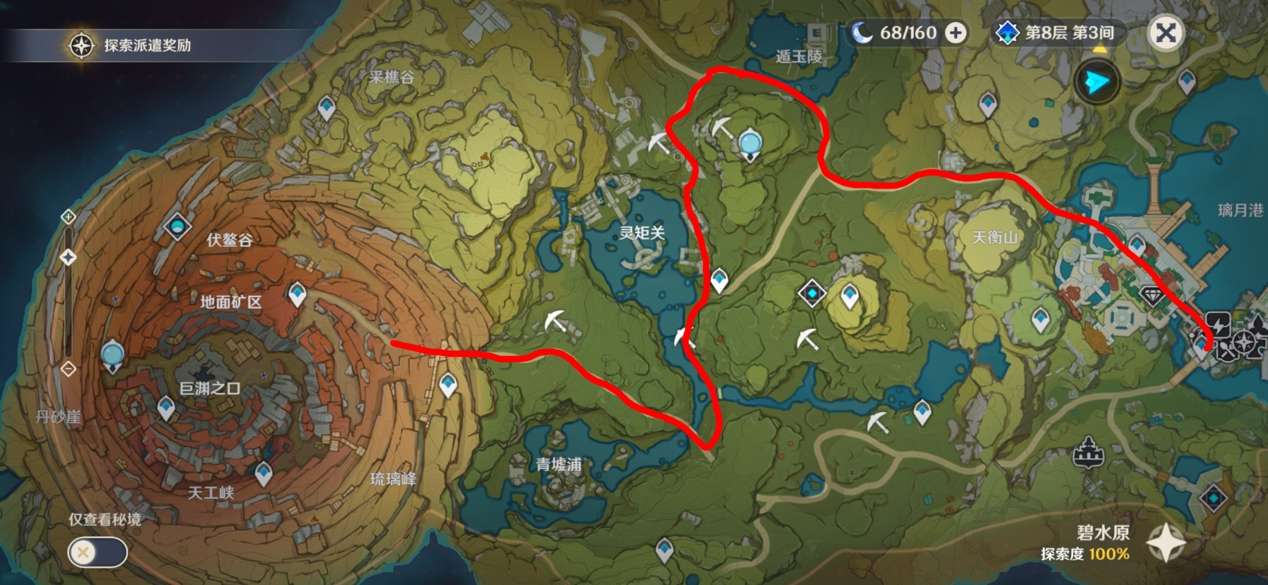
Task: Select the domain marker above 伏鳌谷
Action: coord(178,228)
